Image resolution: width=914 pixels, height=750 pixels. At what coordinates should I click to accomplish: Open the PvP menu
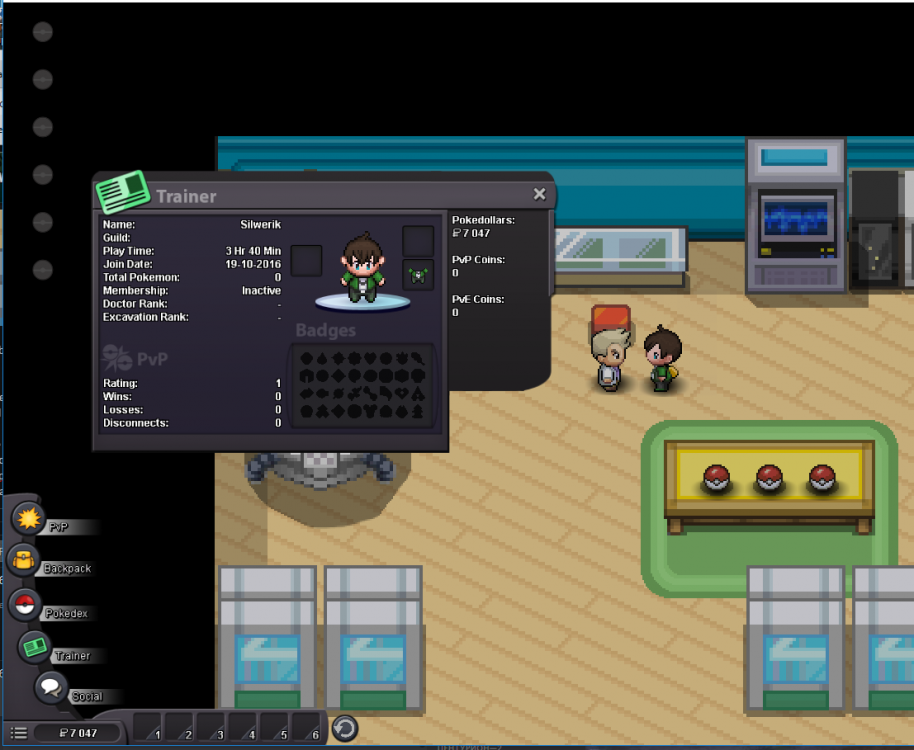(x=26, y=519)
